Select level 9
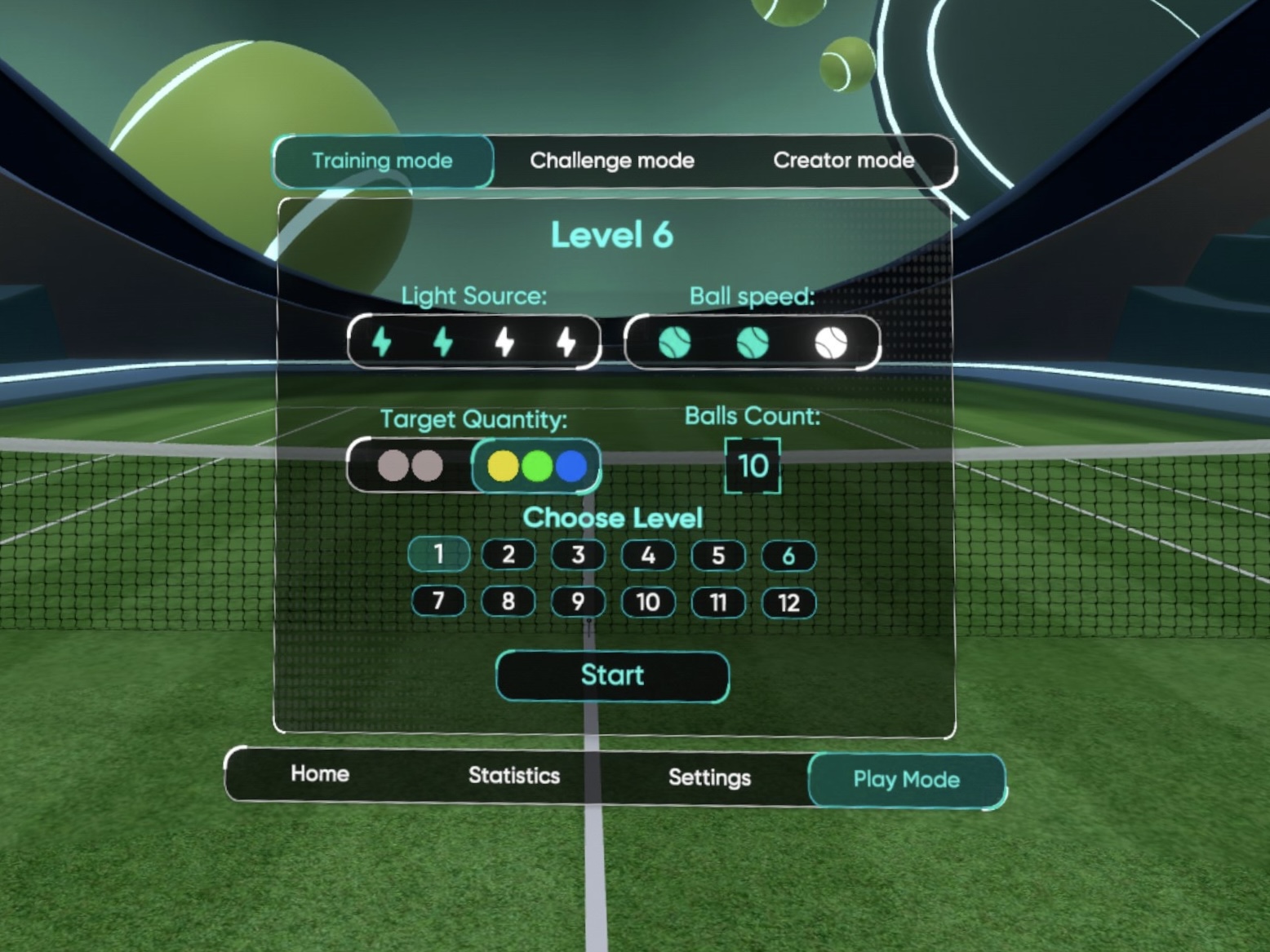 click(x=578, y=602)
